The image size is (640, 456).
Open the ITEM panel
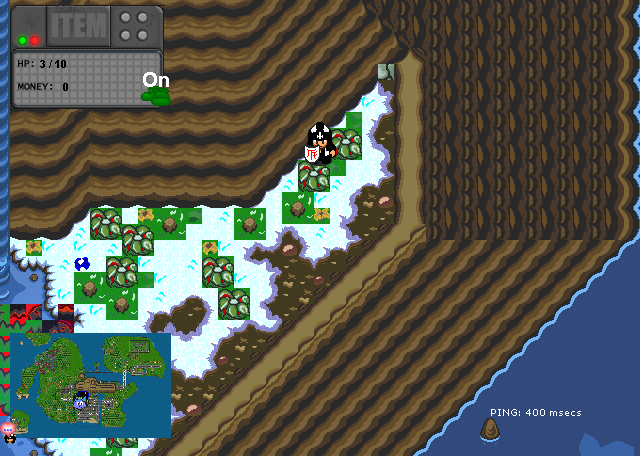[x=76, y=26]
